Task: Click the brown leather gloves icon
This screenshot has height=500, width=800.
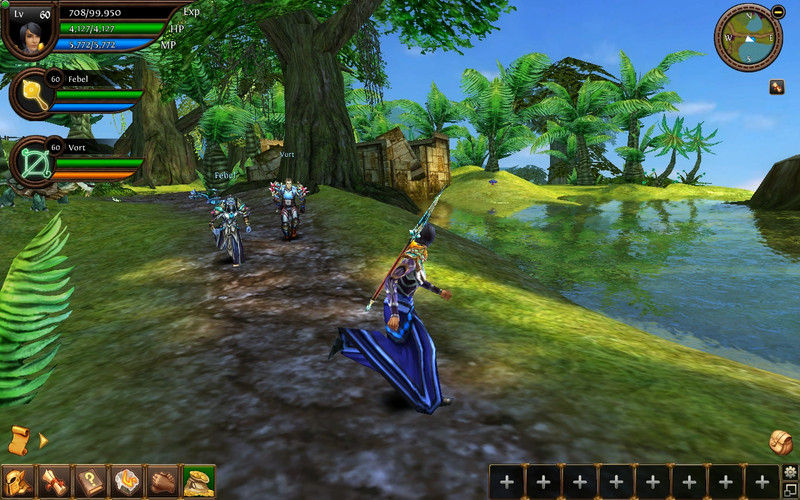Action: point(162,482)
